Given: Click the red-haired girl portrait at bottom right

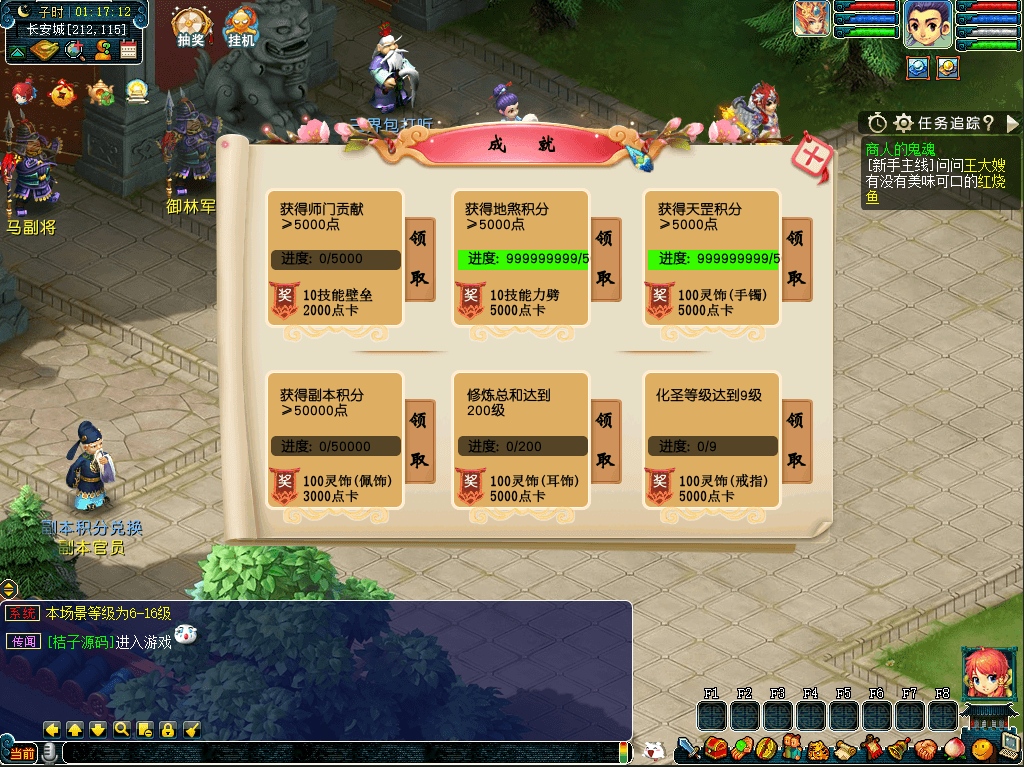Looking at the screenshot, I should click(x=985, y=673).
